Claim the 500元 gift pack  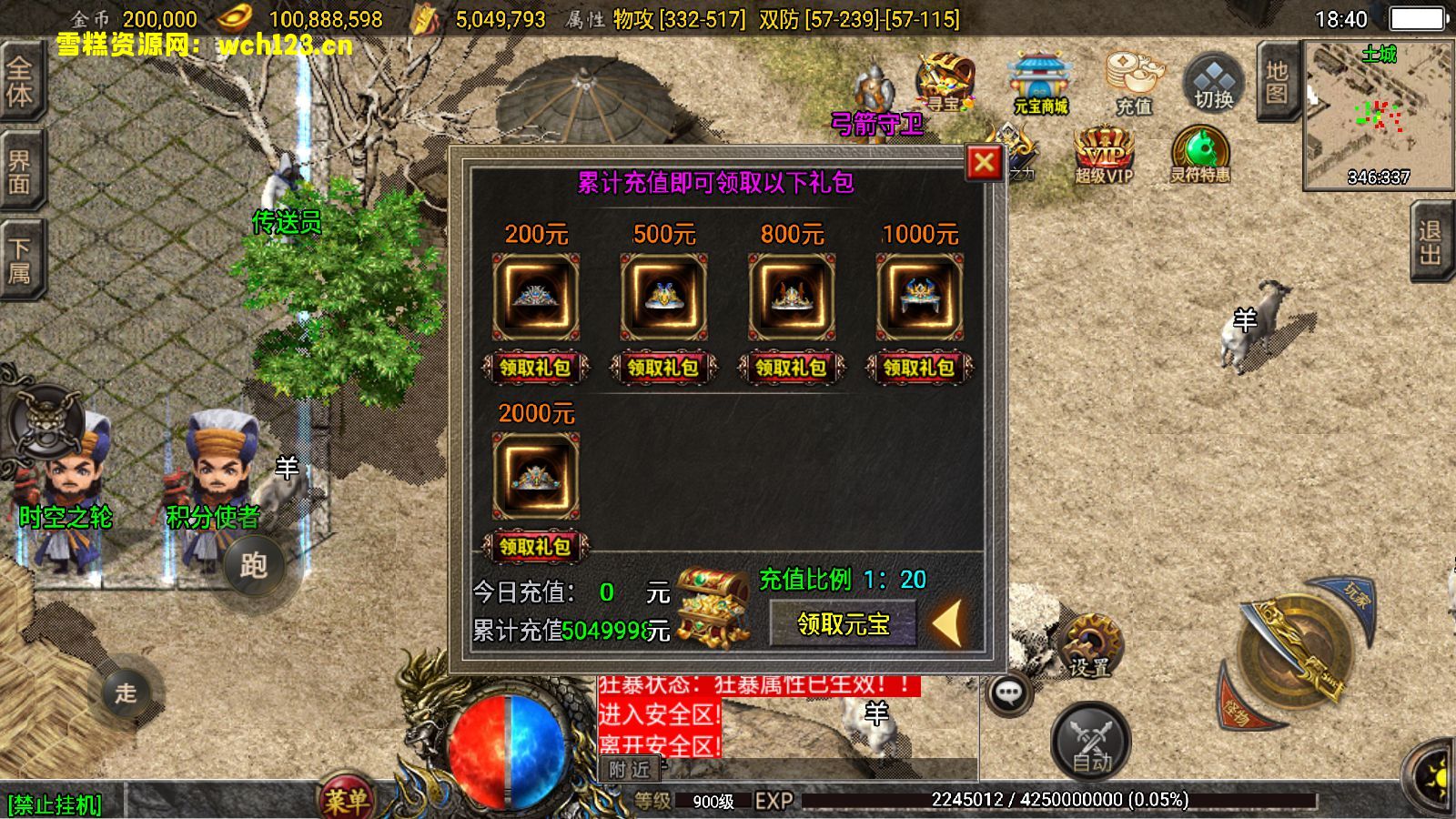(x=663, y=368)
